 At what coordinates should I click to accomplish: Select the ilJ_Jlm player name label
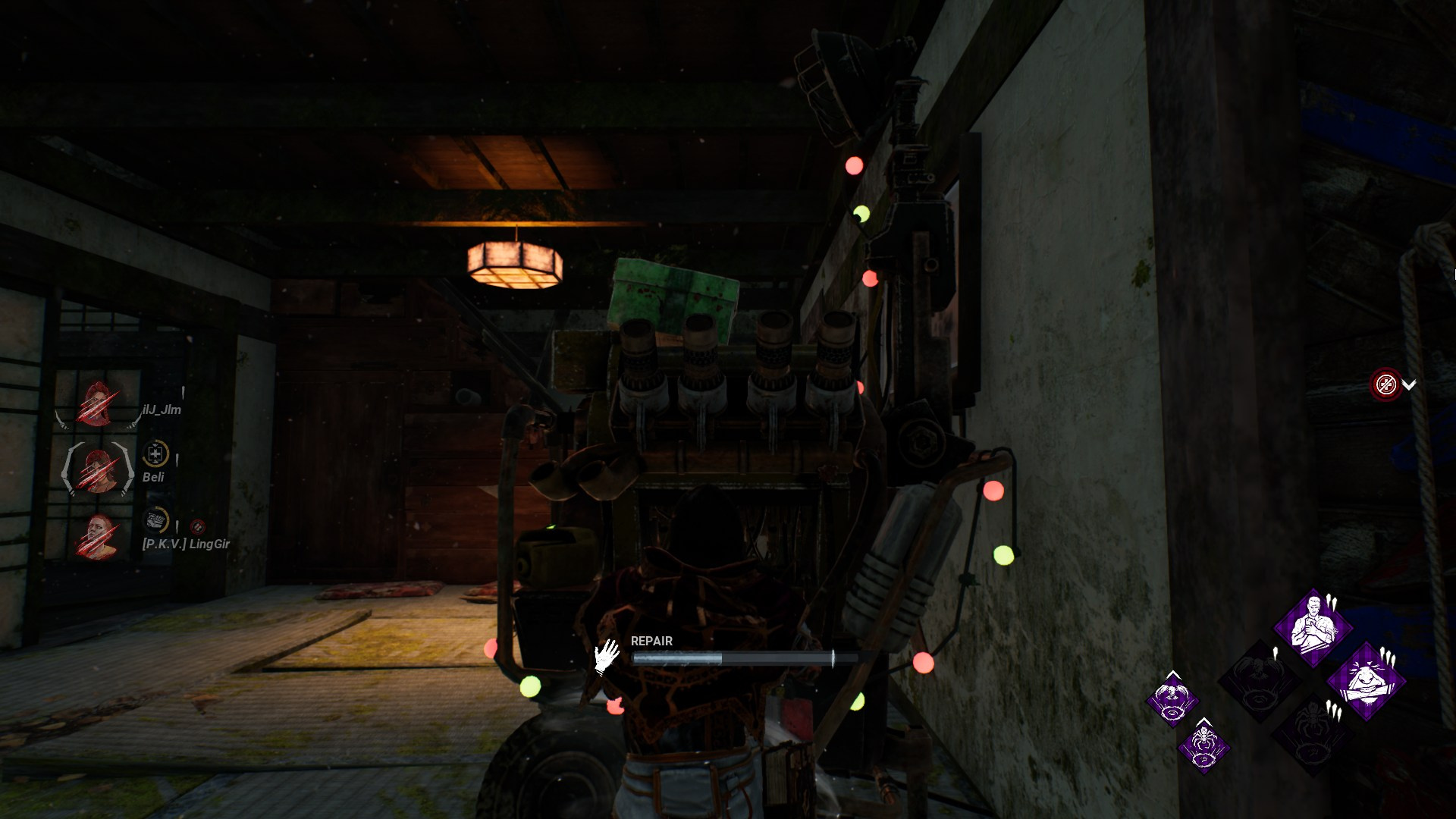(162, 409)
